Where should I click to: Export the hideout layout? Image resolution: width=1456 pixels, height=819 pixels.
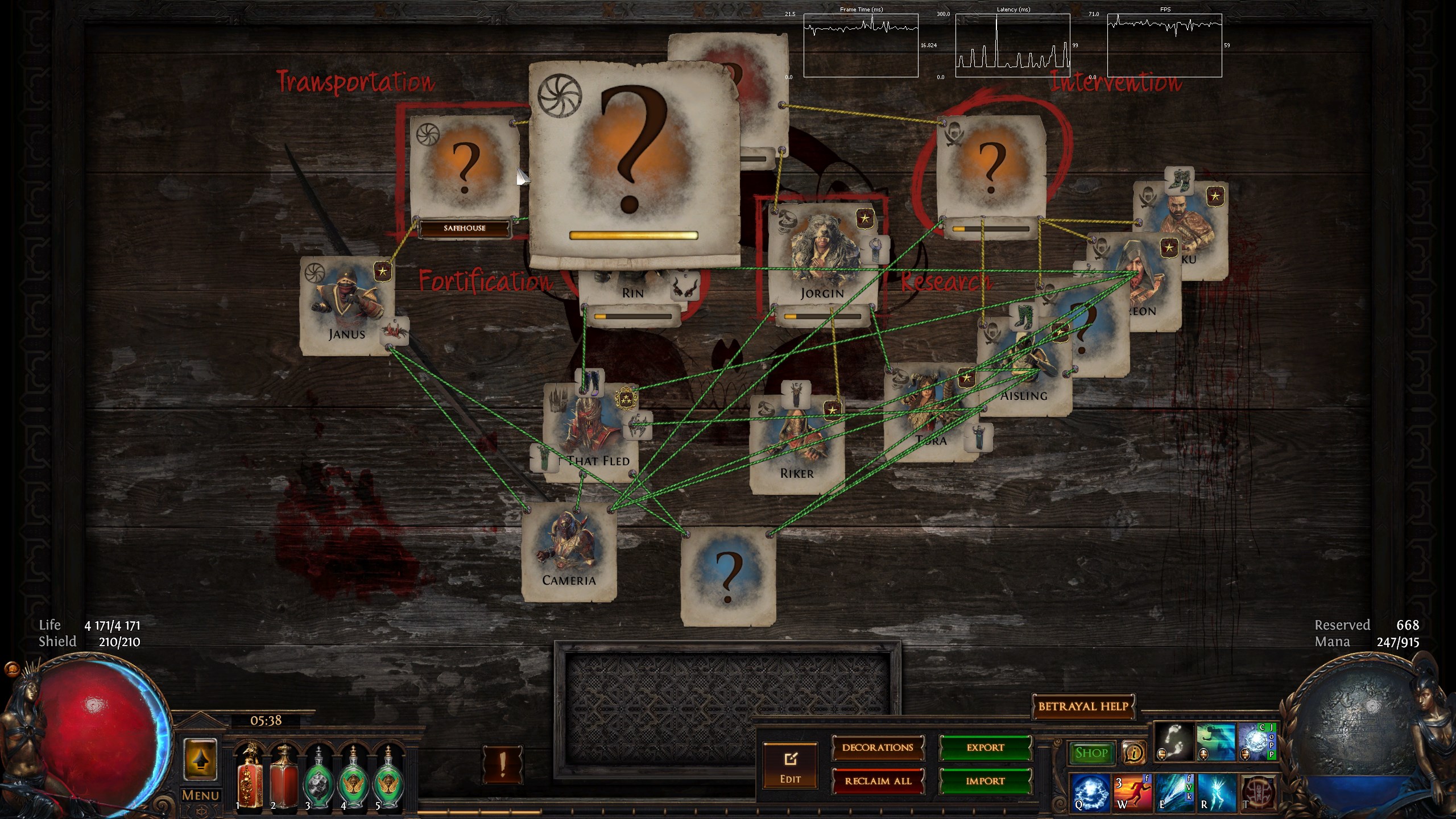tap(985, 747)
